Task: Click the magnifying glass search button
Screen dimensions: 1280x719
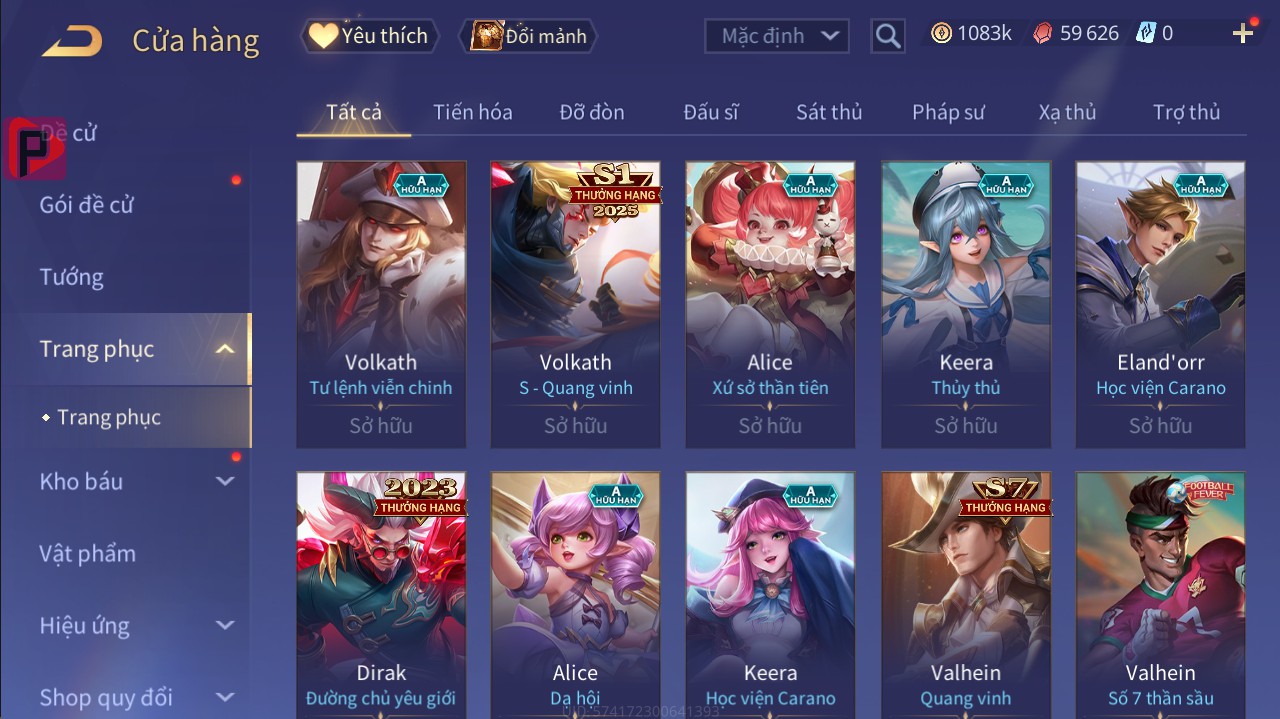Action: click(888, 36)
